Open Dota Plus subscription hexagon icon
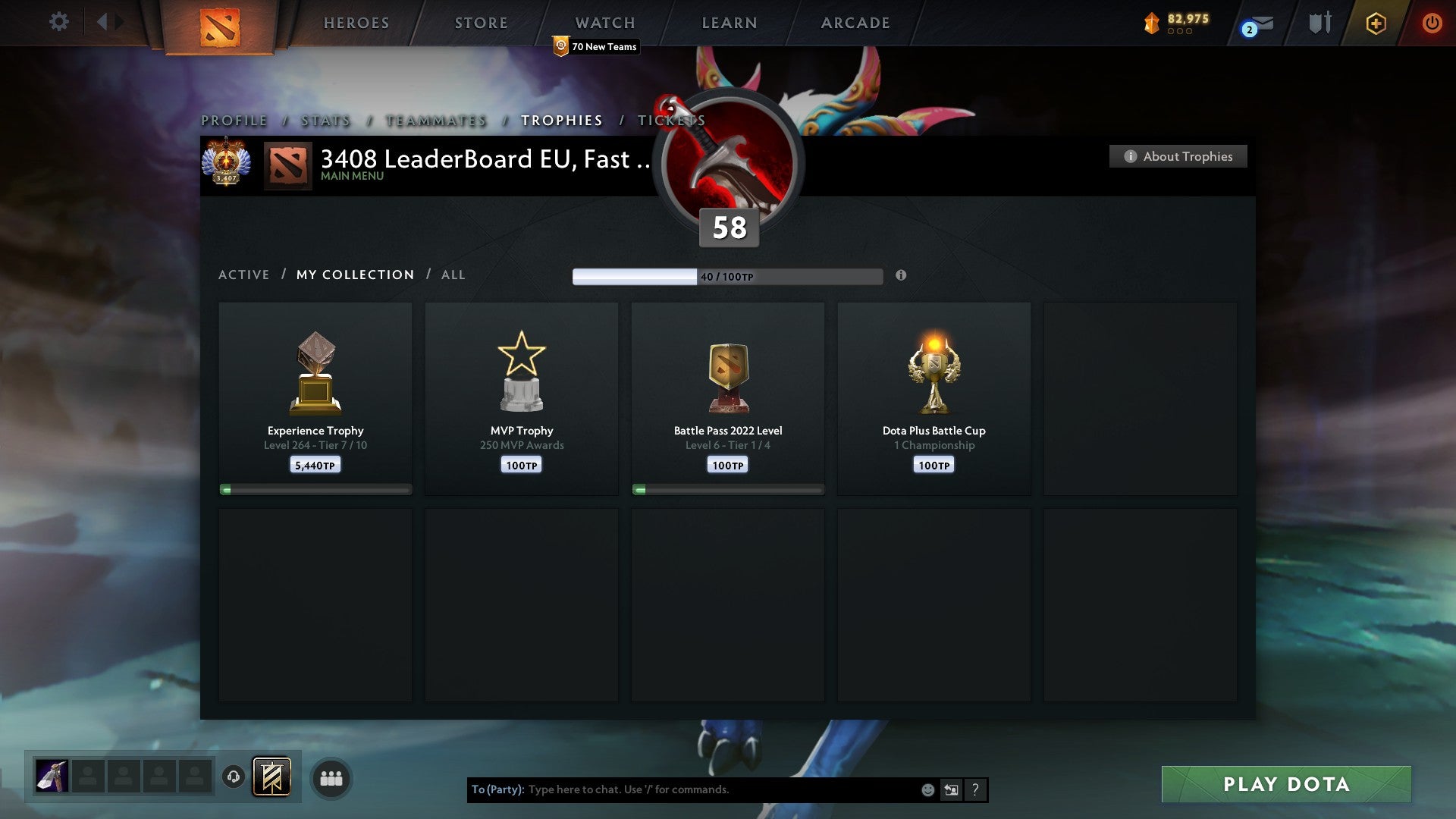This screenshot has width=1456, height=819. tap(1376, 23)
